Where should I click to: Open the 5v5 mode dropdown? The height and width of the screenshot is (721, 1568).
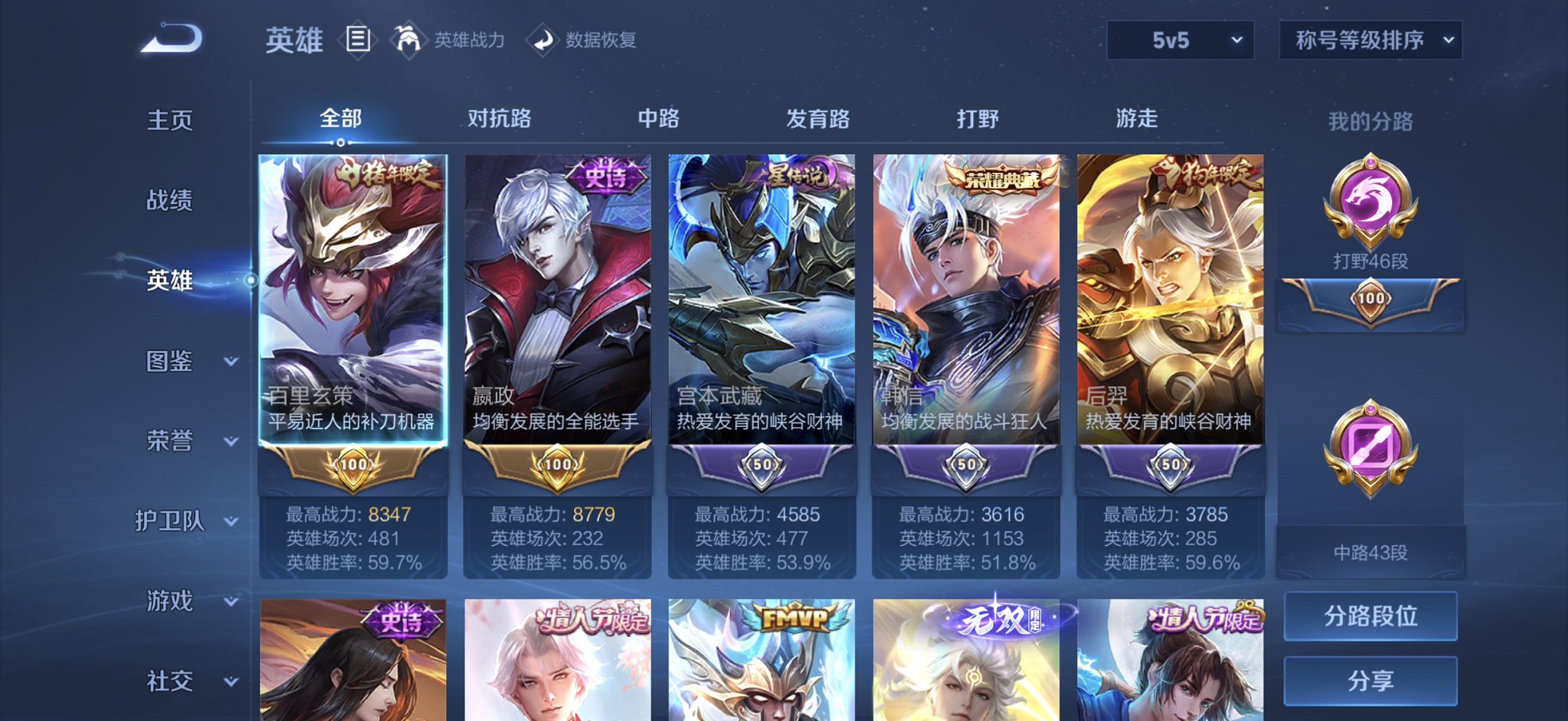pos(1179,40)
